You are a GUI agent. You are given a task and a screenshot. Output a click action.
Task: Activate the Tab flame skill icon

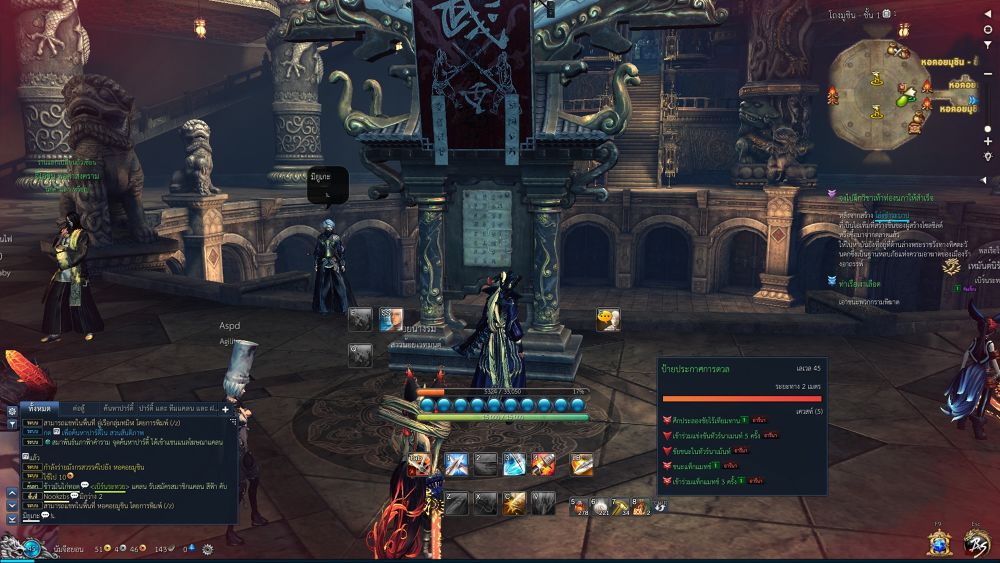click(x=418, y=464)
